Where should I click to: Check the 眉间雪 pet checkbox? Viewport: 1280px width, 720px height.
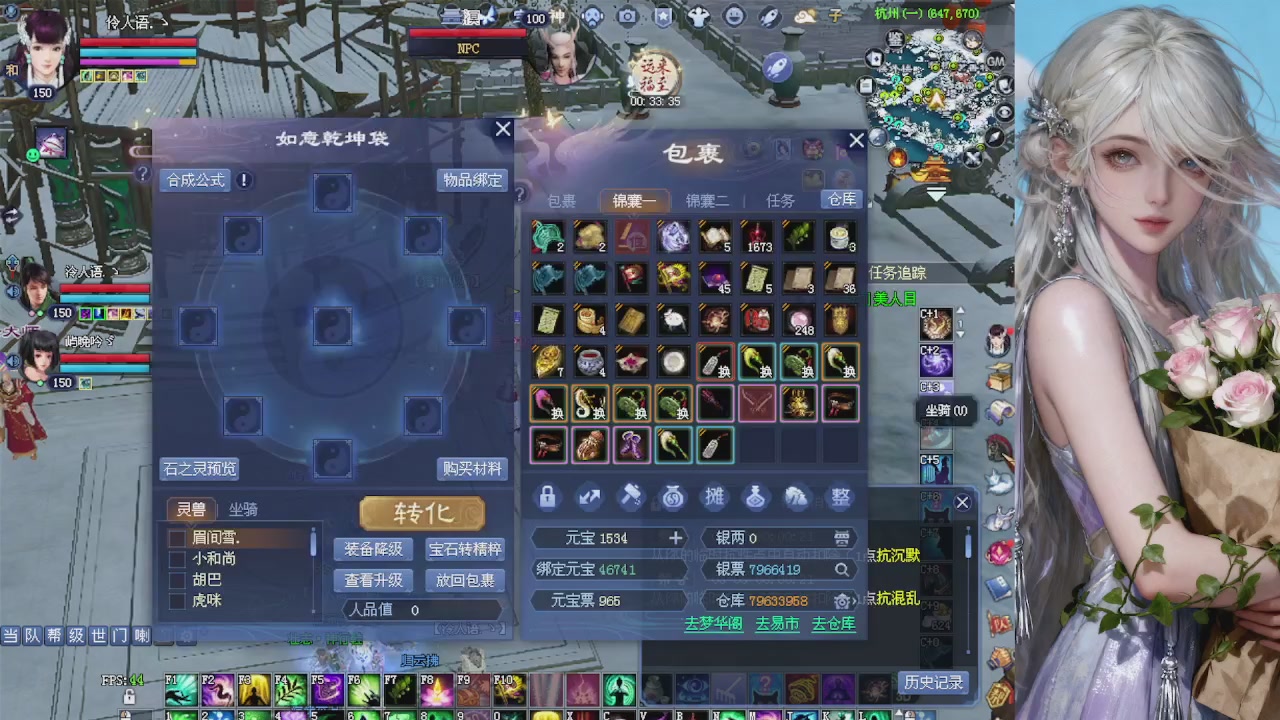tap(177, 537)
